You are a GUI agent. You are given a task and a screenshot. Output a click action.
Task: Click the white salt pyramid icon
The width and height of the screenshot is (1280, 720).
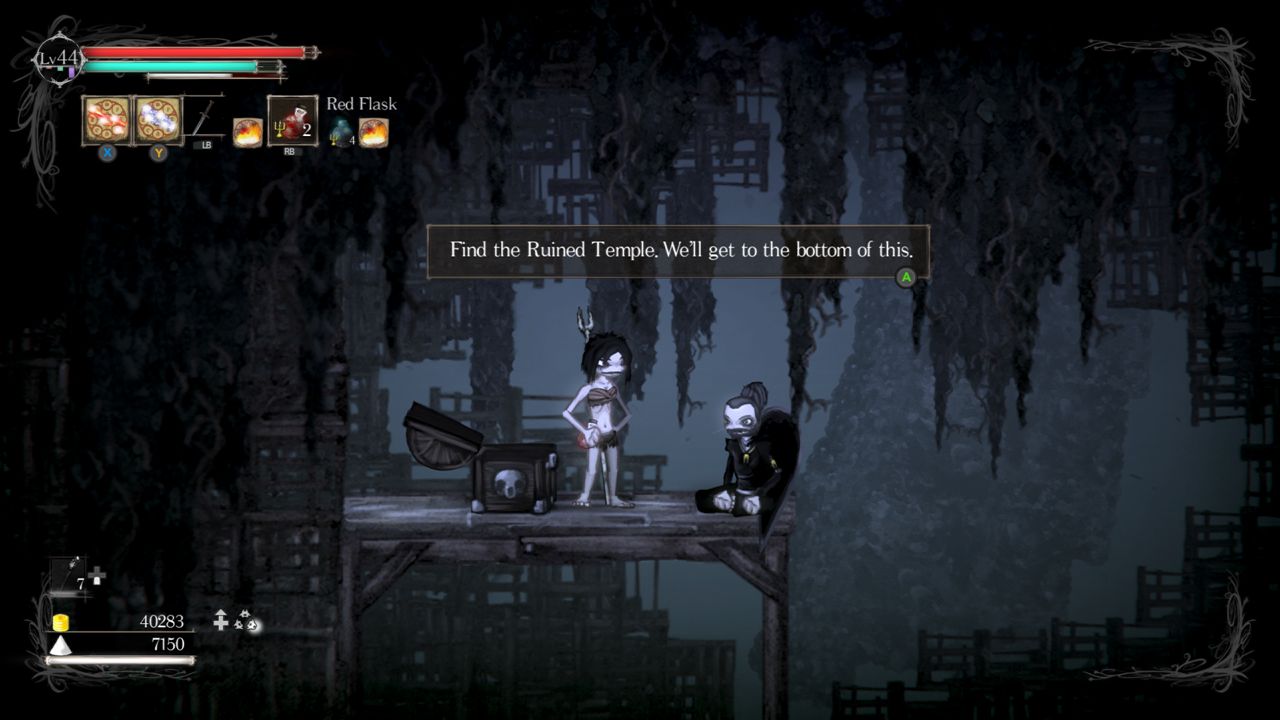tap(59, 645)
